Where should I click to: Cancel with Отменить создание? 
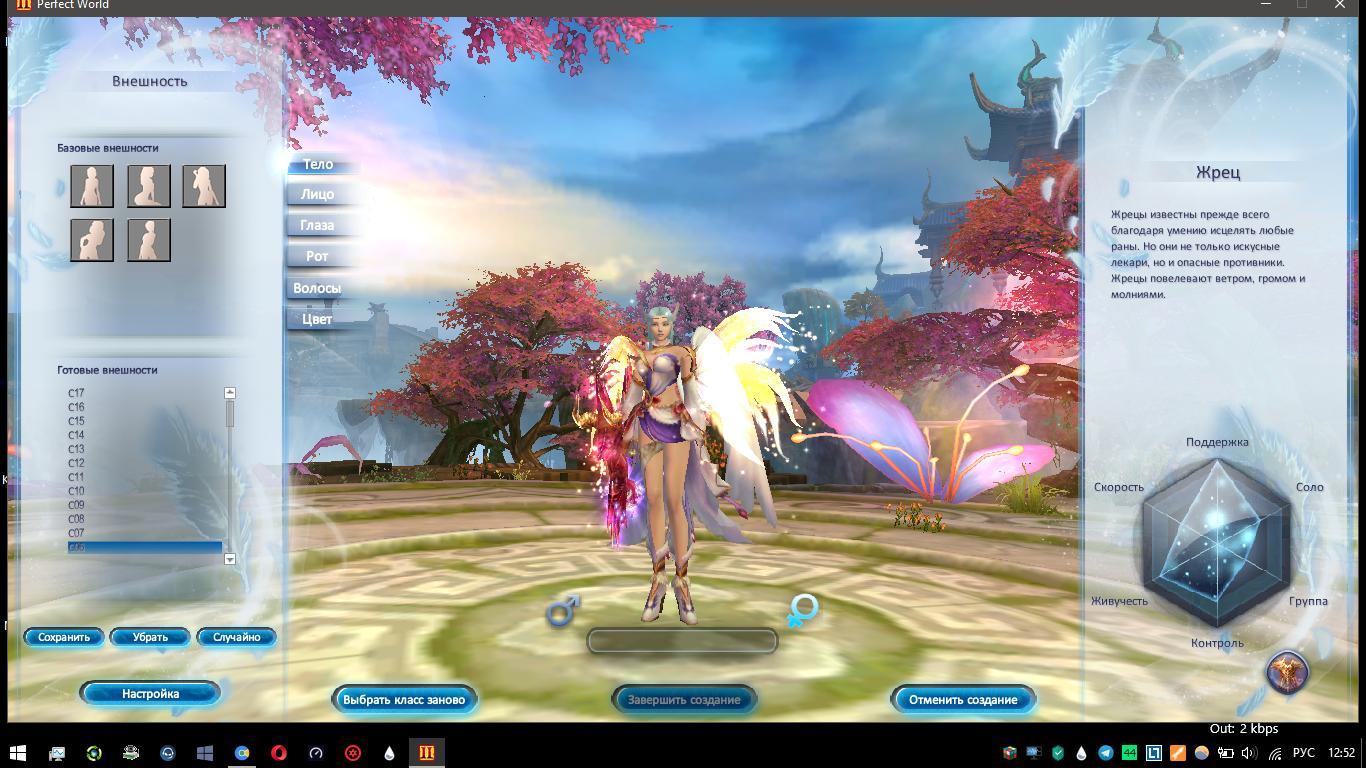click(963, 700)
